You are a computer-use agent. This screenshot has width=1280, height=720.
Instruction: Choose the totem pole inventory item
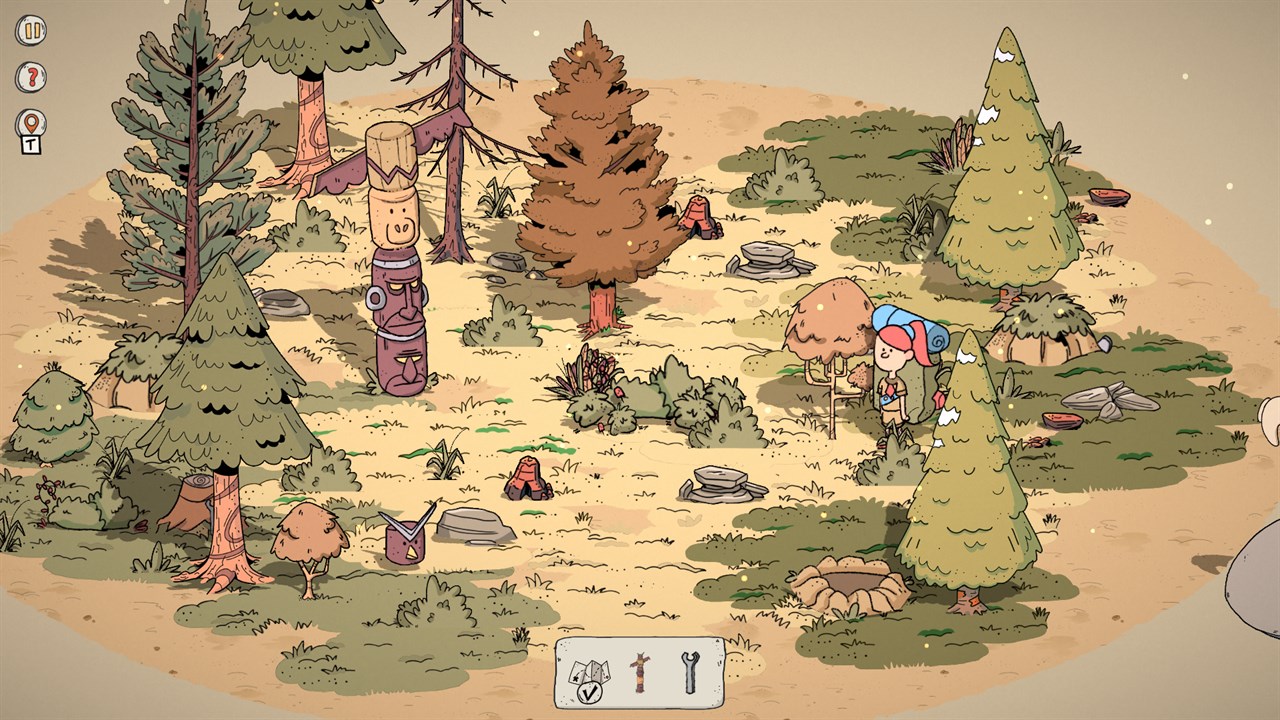(x=640, y=673)
